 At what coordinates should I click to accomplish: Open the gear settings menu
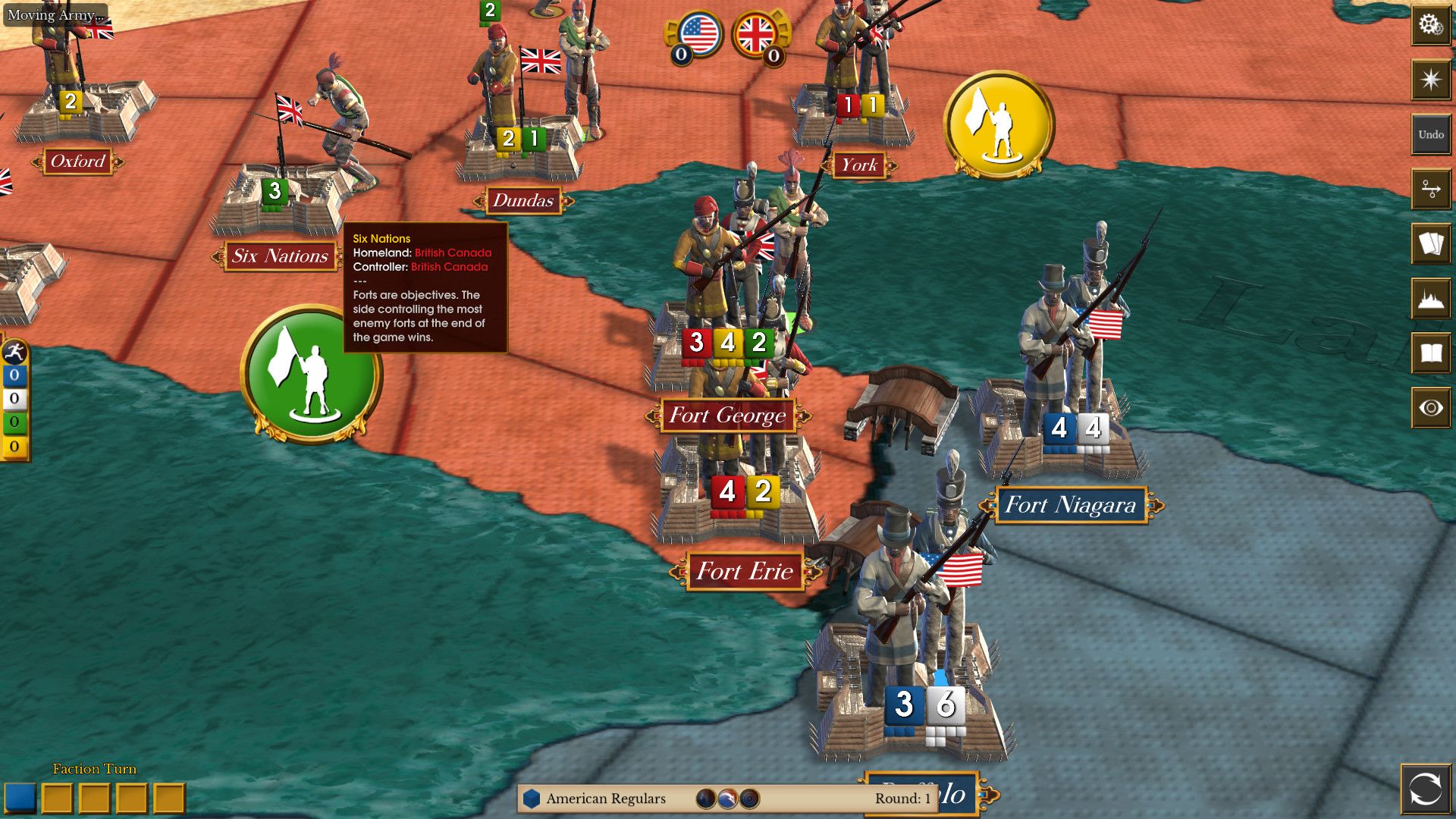tap(1430, 26)
